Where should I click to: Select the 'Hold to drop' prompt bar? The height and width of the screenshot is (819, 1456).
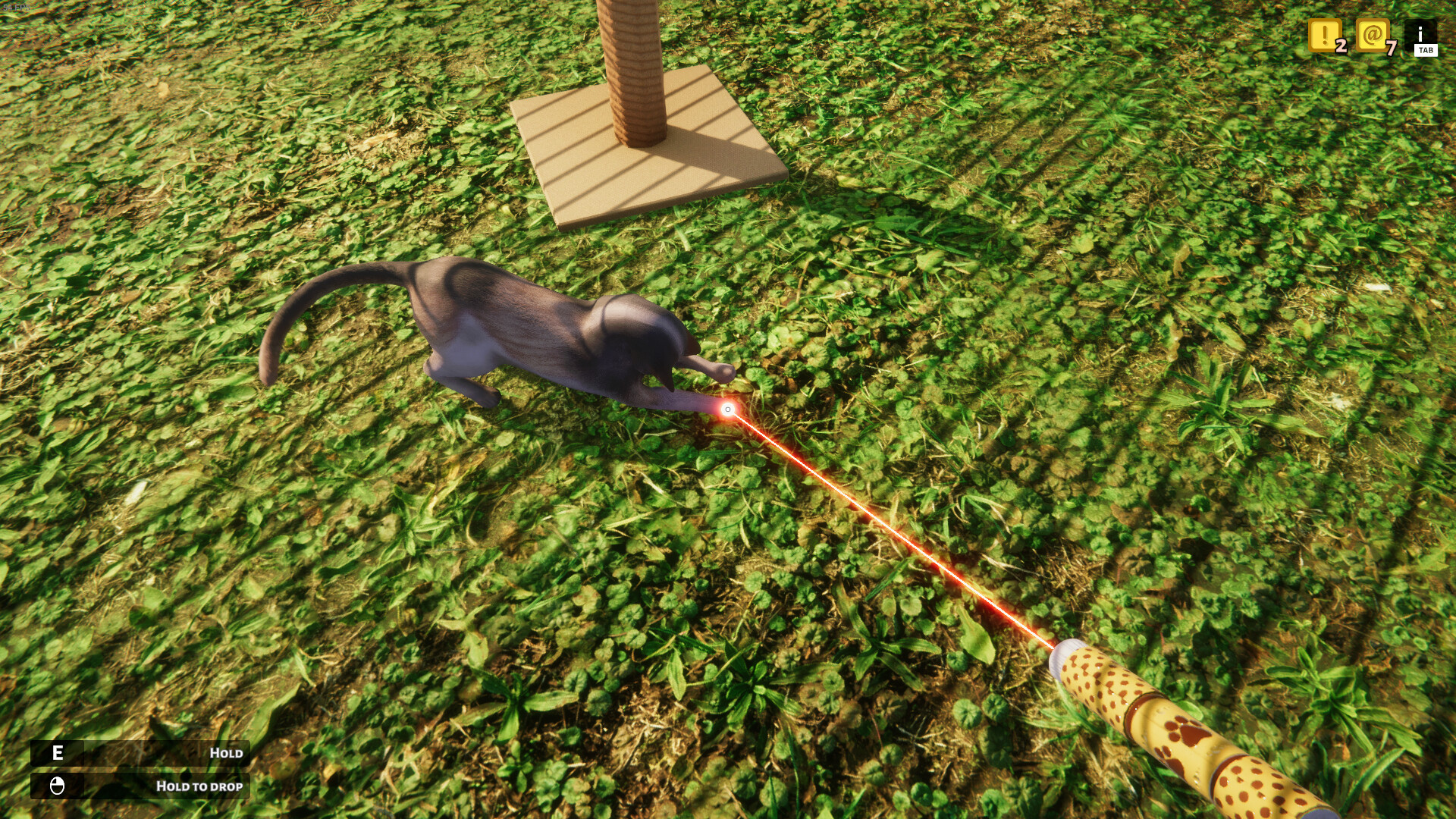tap(199, 786)
